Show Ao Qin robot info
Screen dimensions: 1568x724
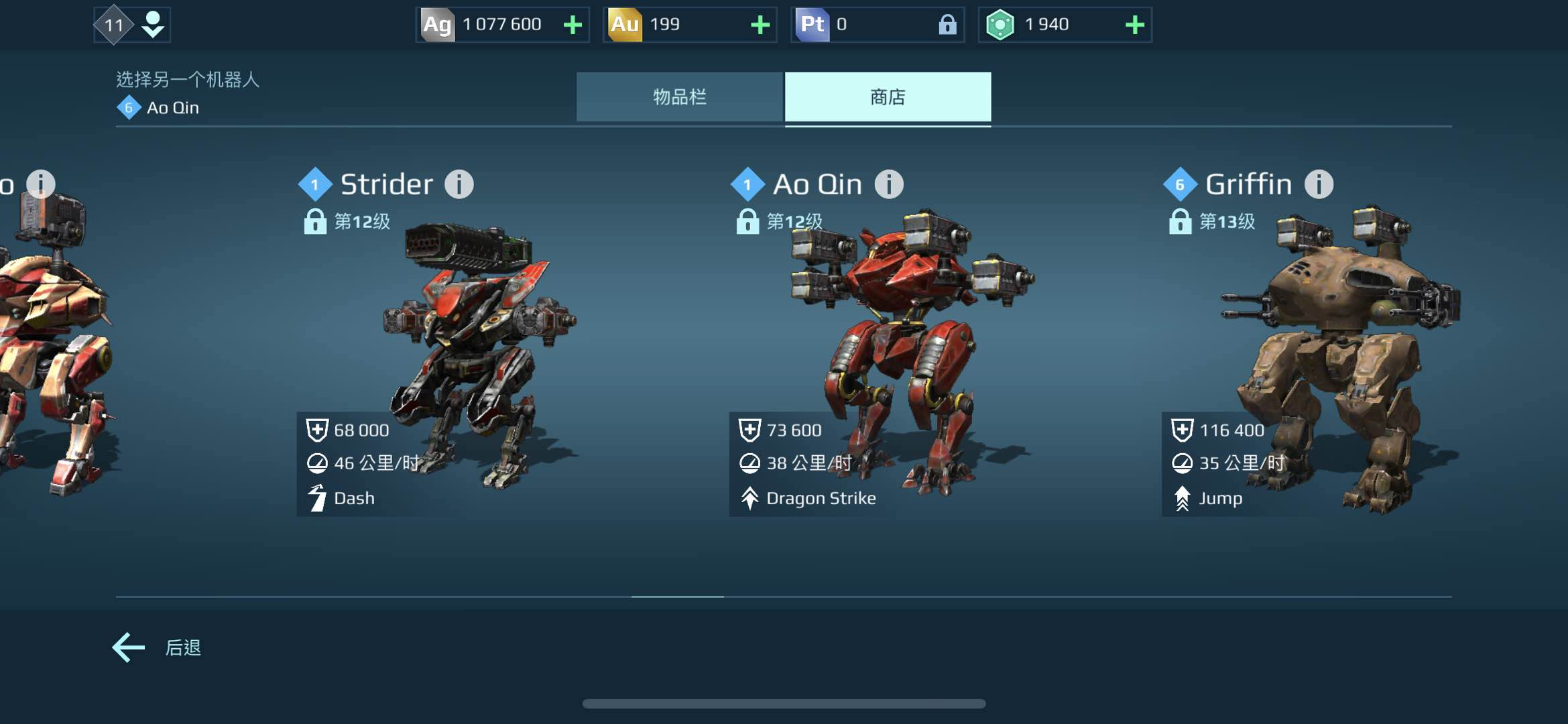click(889, 184)
